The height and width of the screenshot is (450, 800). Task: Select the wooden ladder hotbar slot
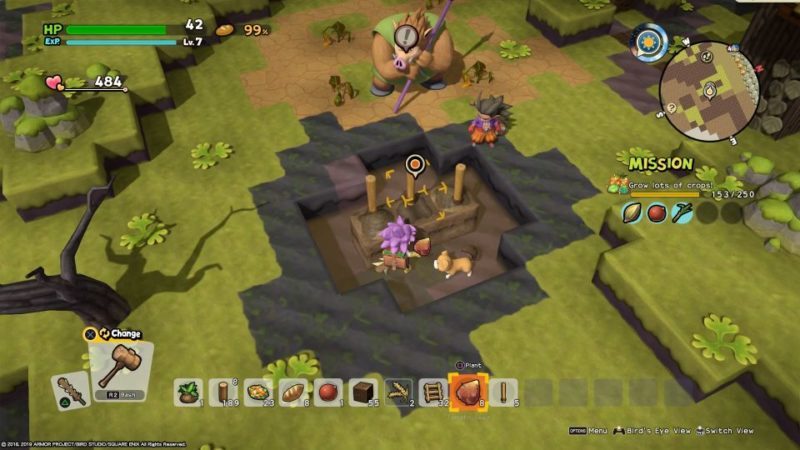(x=434, y=392)
